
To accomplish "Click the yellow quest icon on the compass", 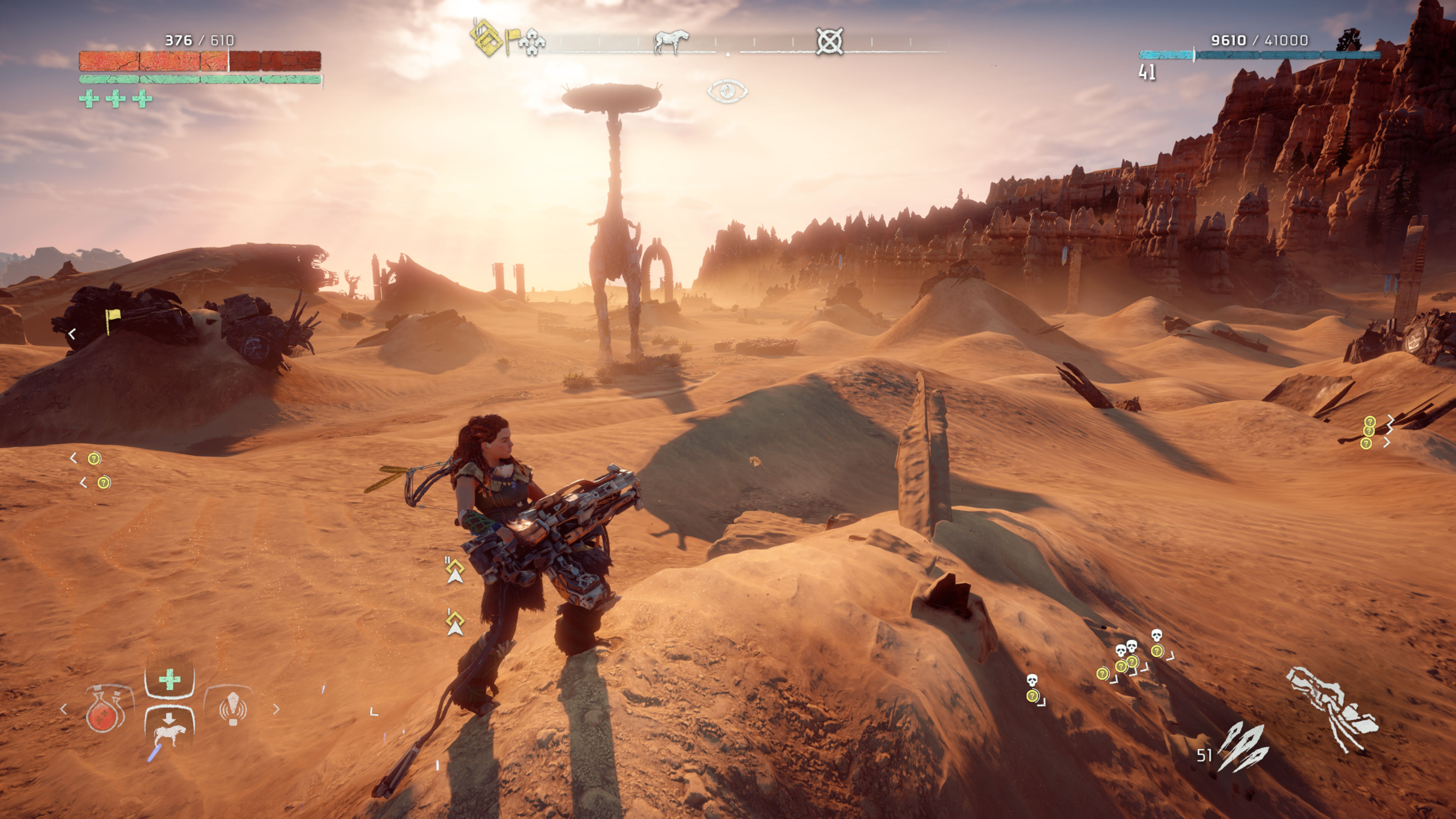I will [486, 38].
